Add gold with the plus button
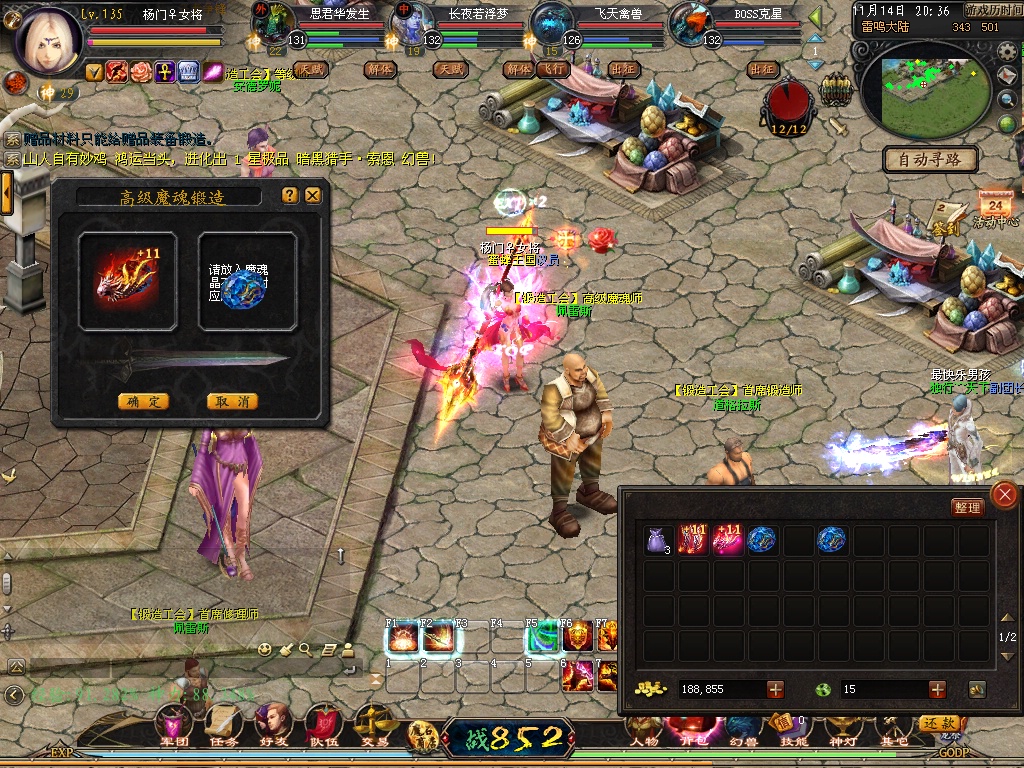Screen dimensions: 1024x768 [x=775, y=689]
